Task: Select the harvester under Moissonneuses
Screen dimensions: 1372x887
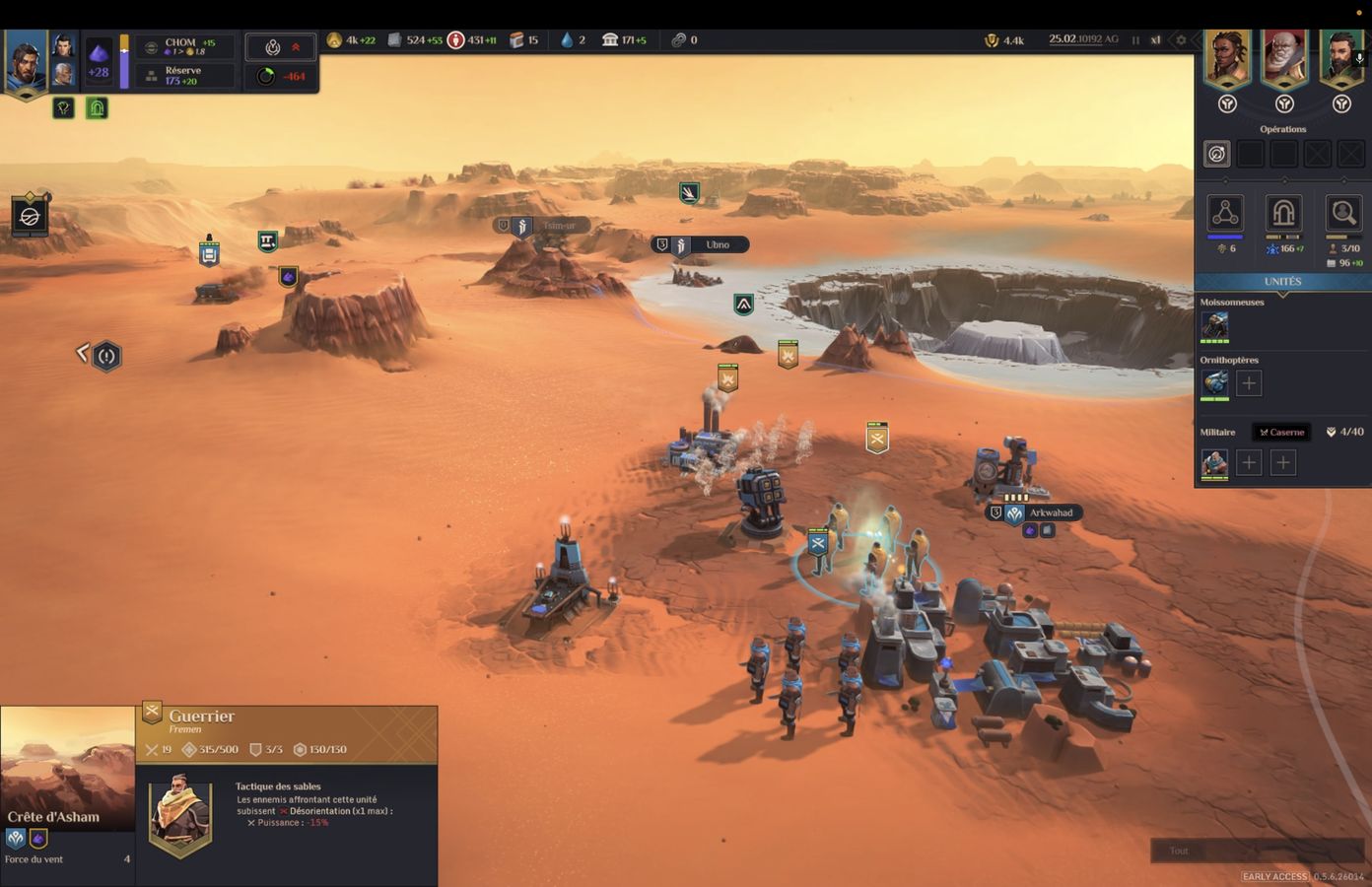Action: tap(1214, 326)
